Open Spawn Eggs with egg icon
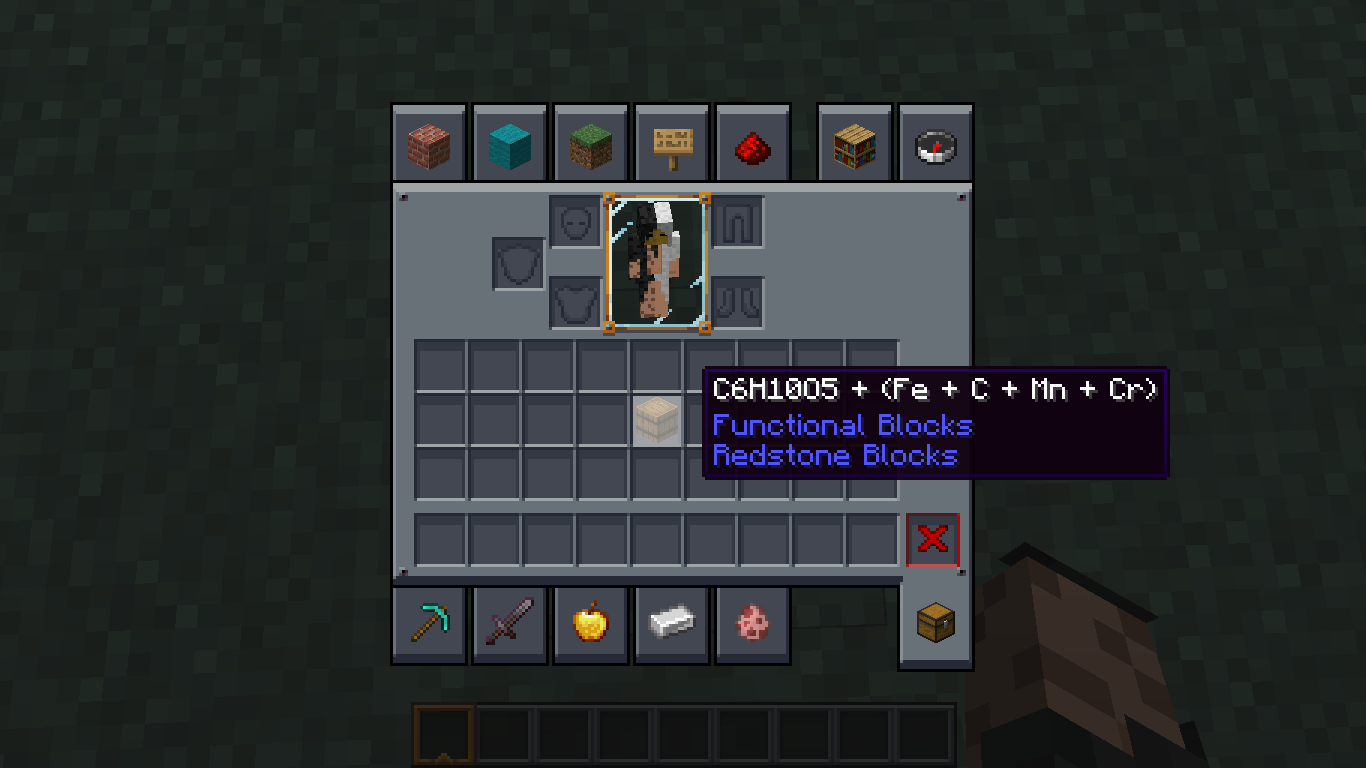The width and height of the screenshot is (1366, 768). coord(753,623)
